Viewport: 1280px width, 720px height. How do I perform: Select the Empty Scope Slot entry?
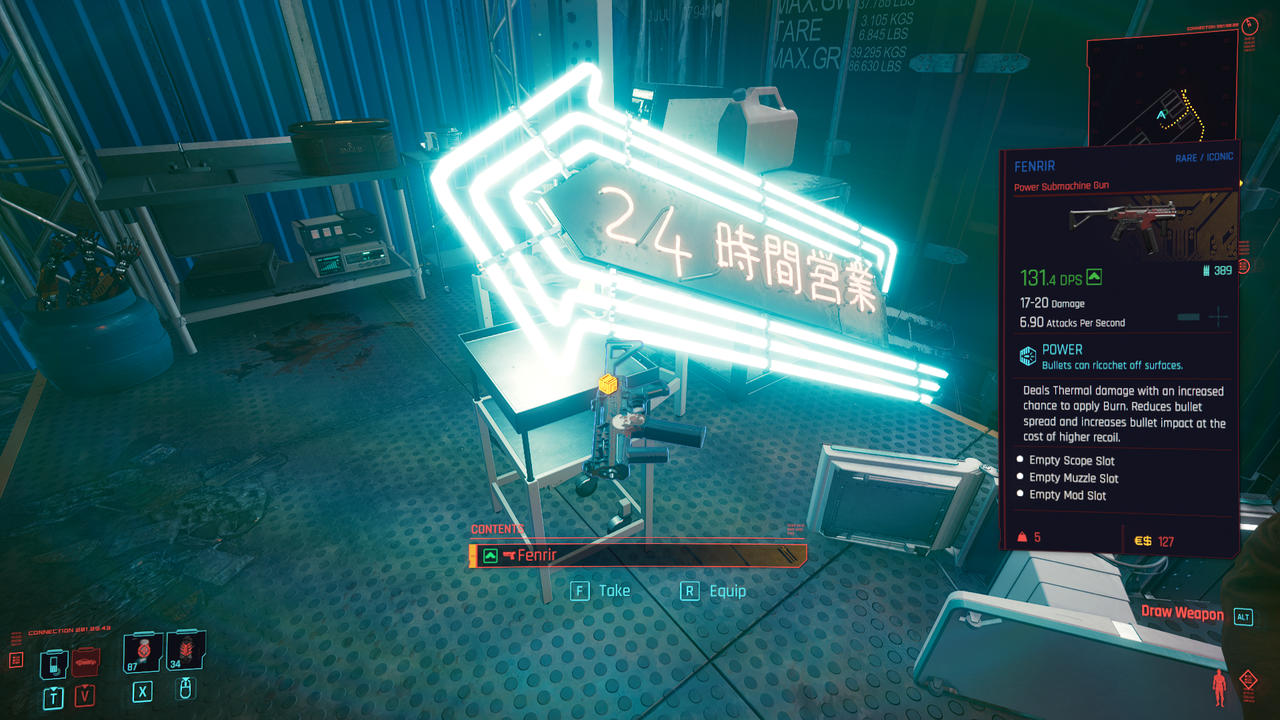pos(1072,461)
